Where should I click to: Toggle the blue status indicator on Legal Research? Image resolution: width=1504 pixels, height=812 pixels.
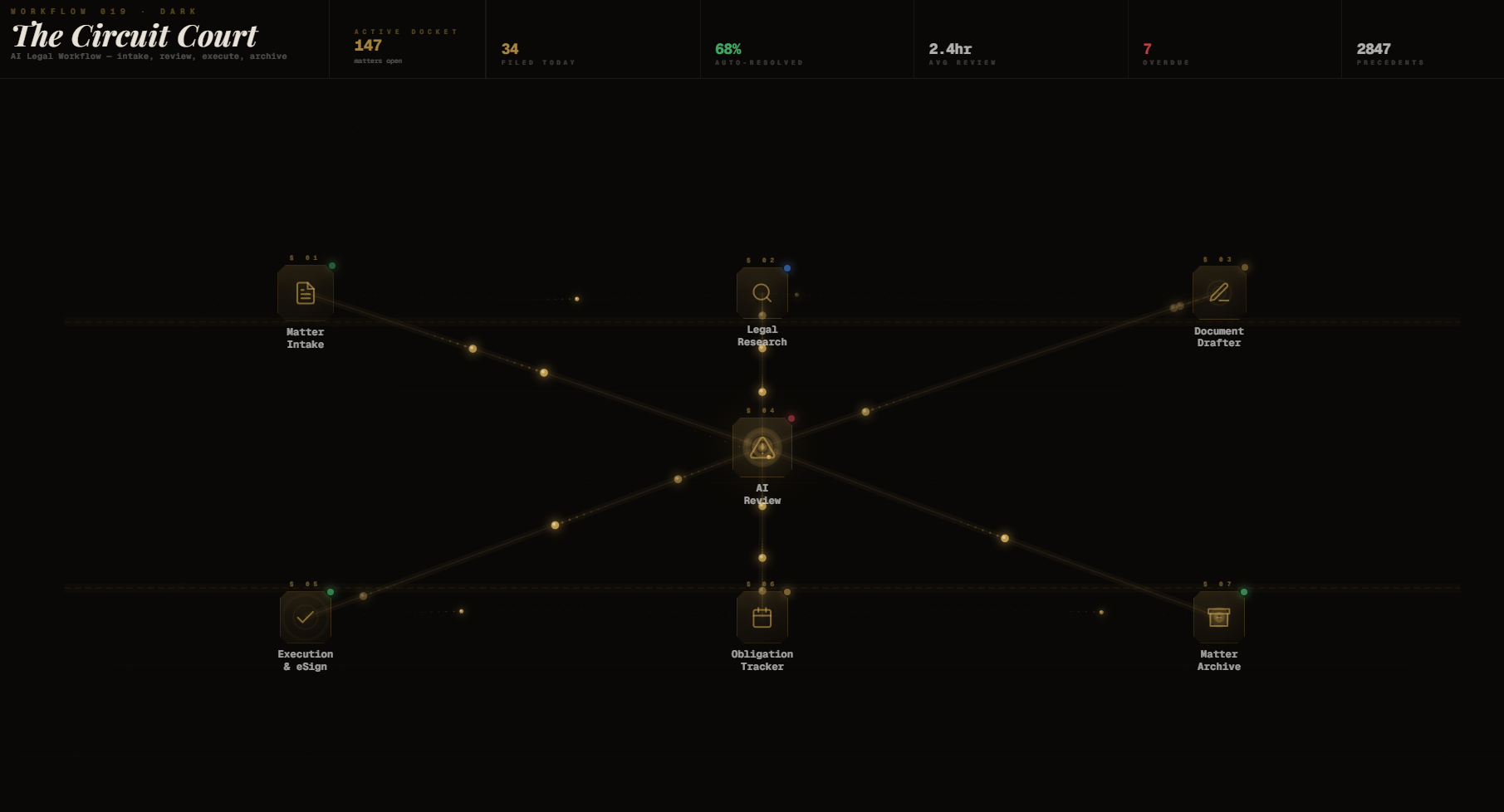tap(788, 267)
